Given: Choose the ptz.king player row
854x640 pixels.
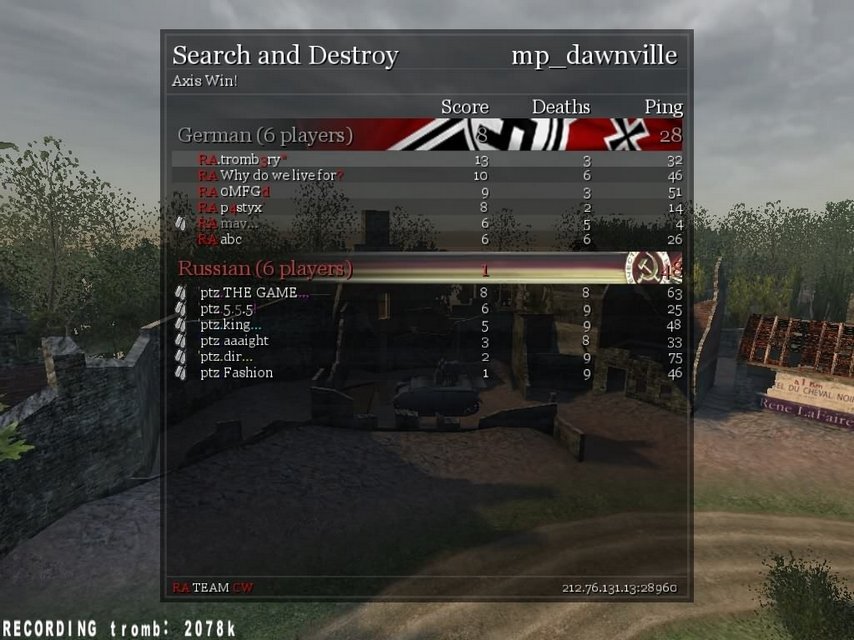Looking at the screenshot, I should point(231,325).
